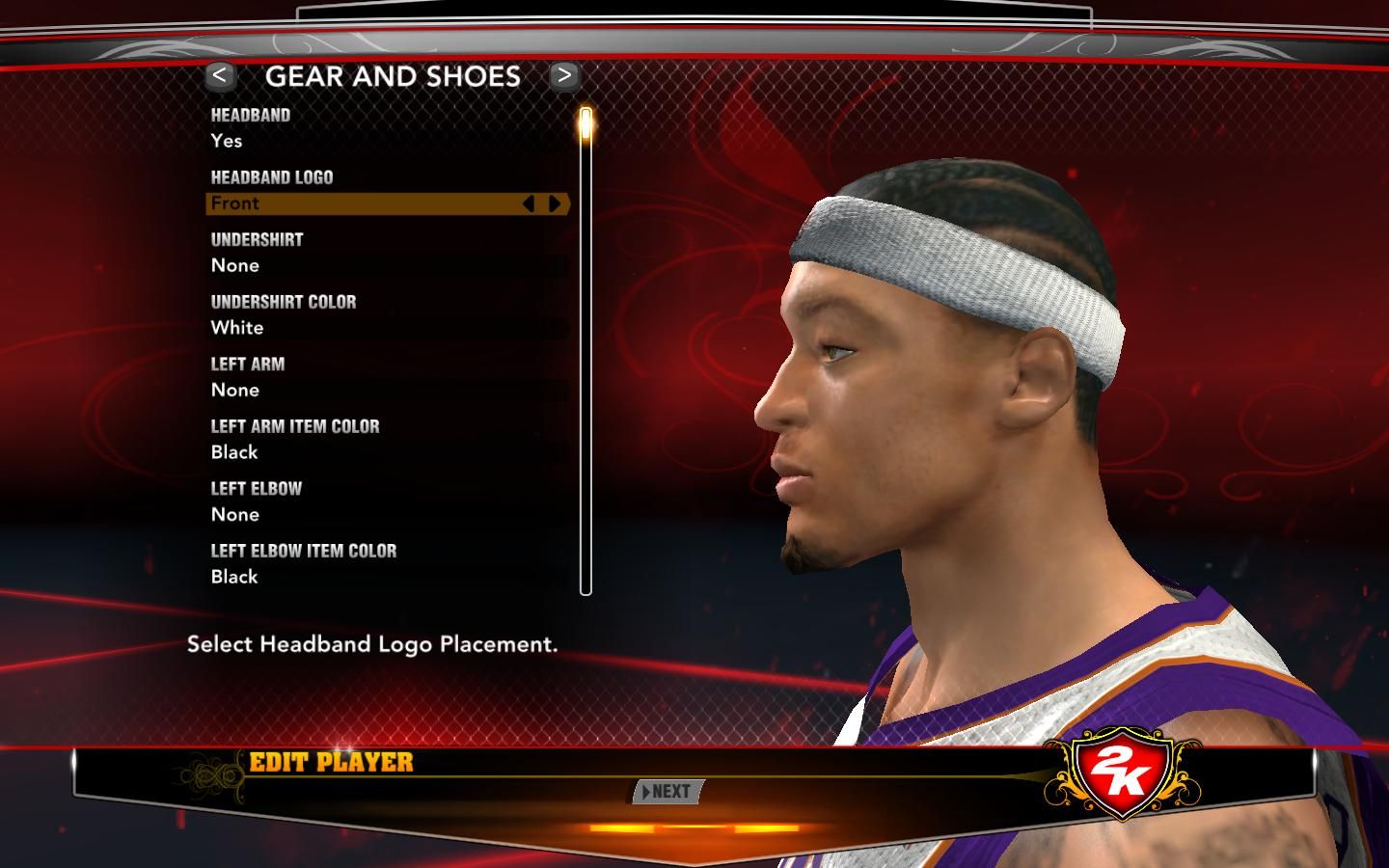Go to the next edit category arrow
This screenshot has width=1389, height=868.
tap(564, 75)
